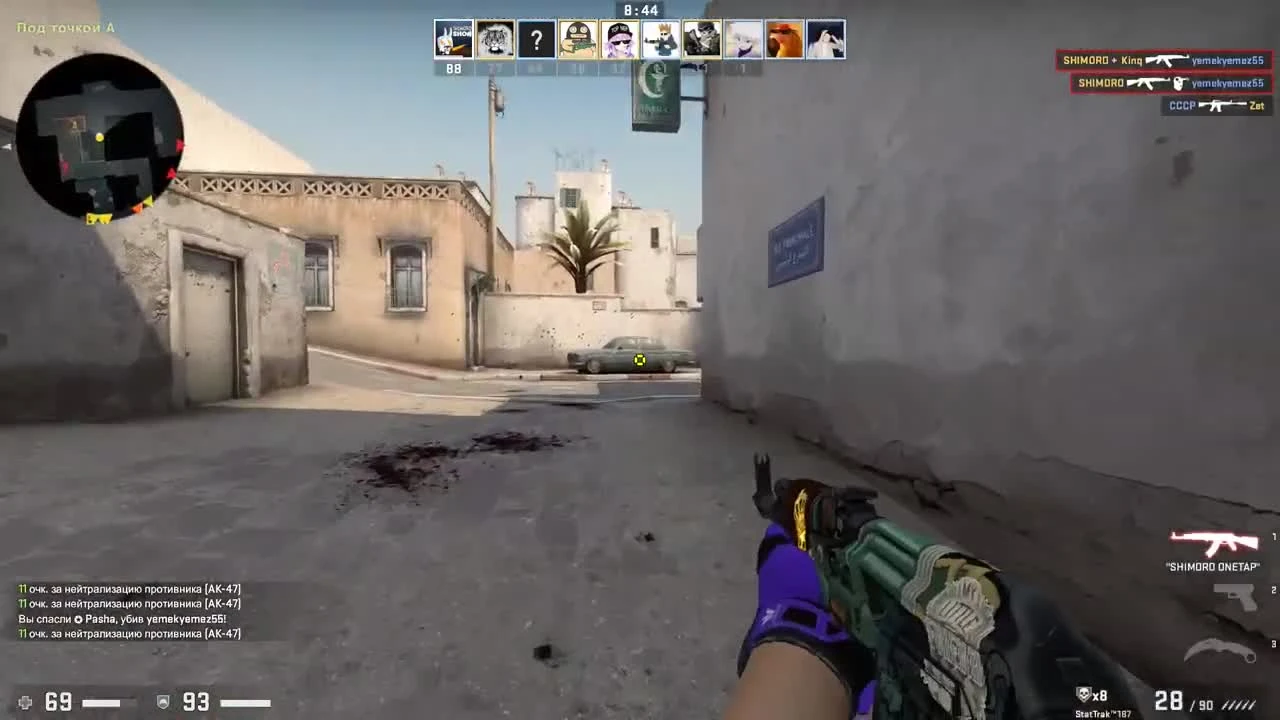Select the crowned player avatar at top center
Screen dimensions: 1280x720
click(660, 38)
